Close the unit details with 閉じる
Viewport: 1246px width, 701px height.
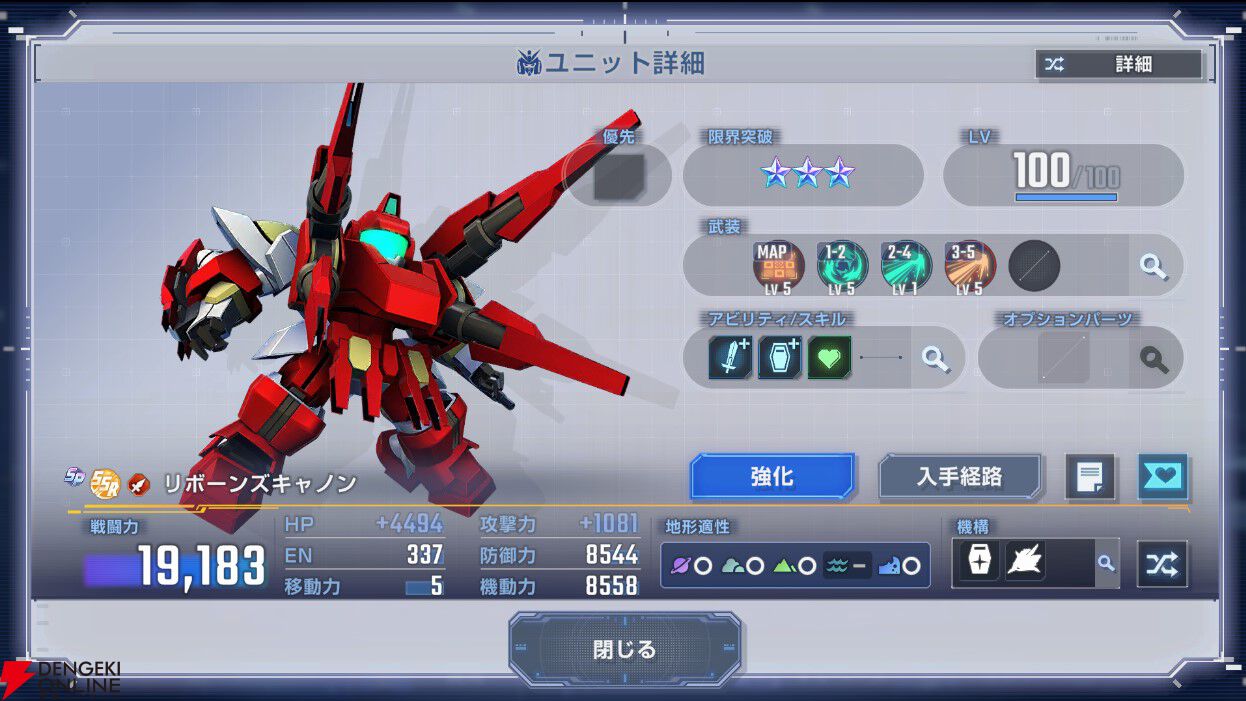(x=624, y=649)
